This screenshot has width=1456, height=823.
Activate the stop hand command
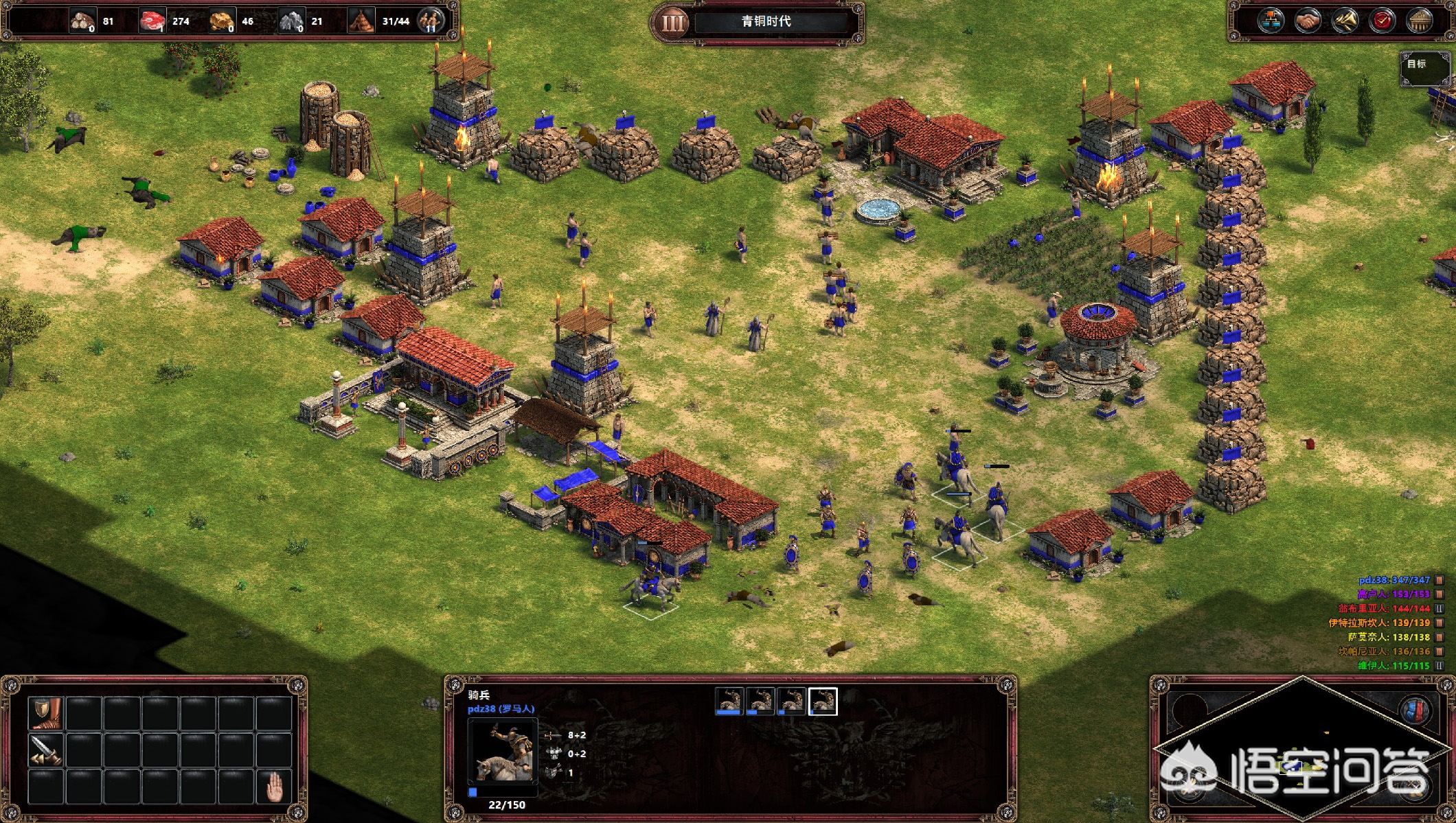(274, 787)
